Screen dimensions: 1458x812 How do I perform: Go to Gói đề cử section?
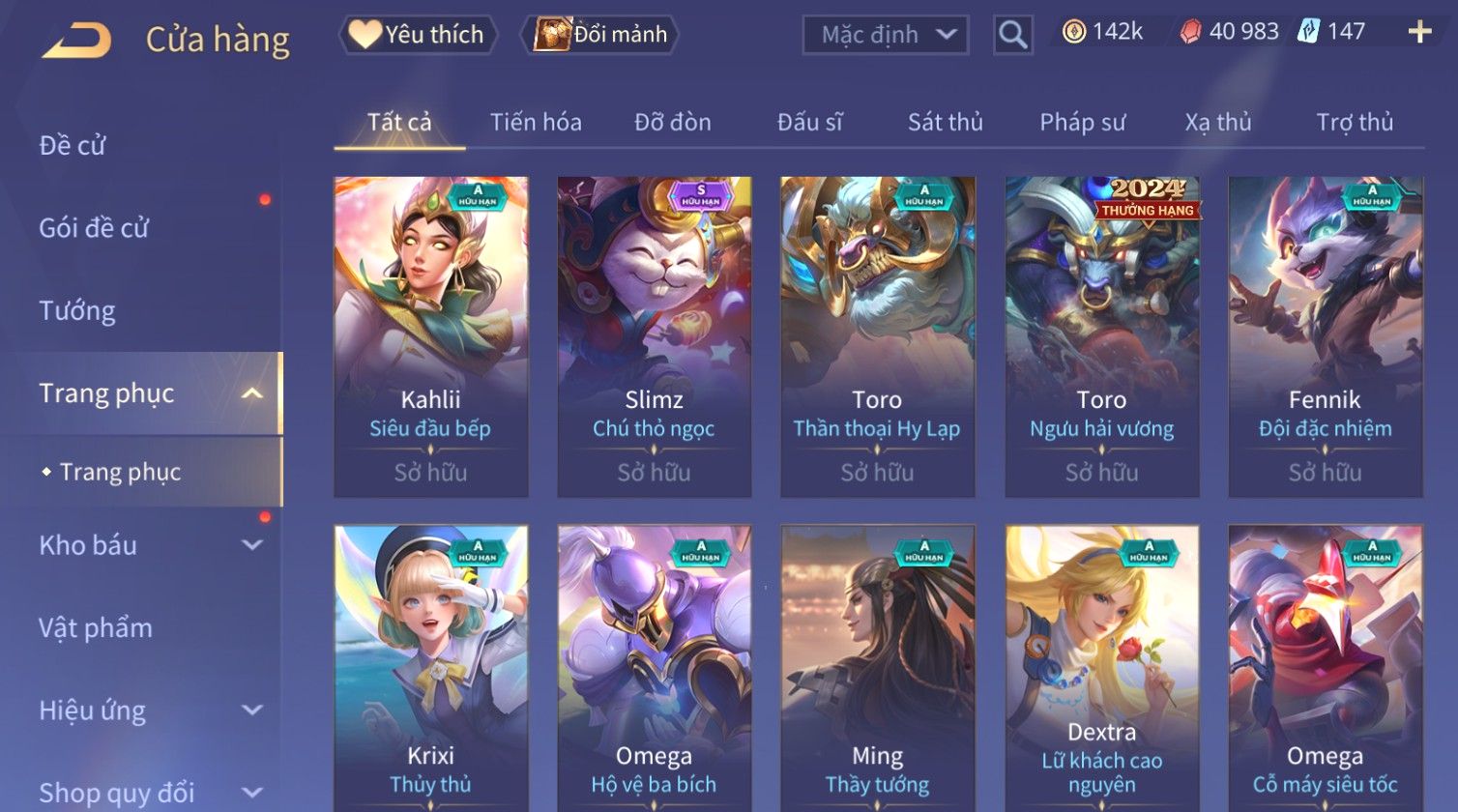coord(94,228)
